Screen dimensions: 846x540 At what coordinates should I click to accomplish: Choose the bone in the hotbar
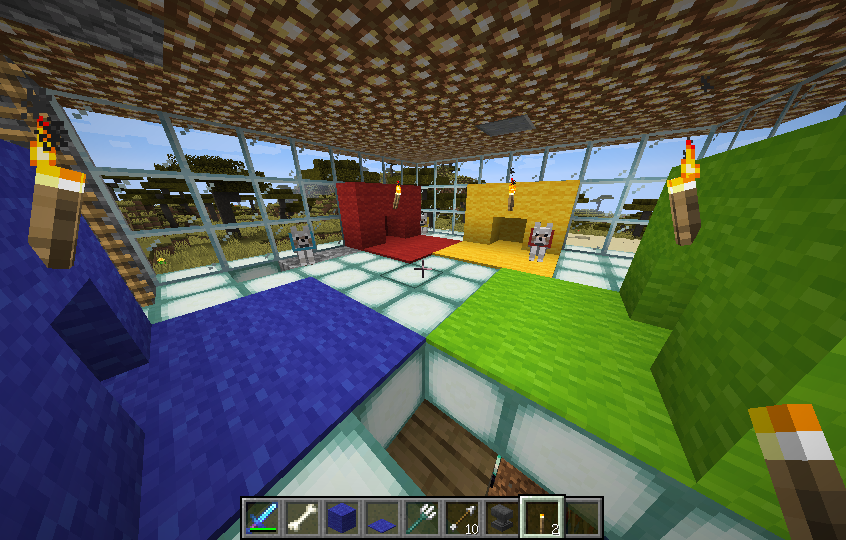(302, 516)
